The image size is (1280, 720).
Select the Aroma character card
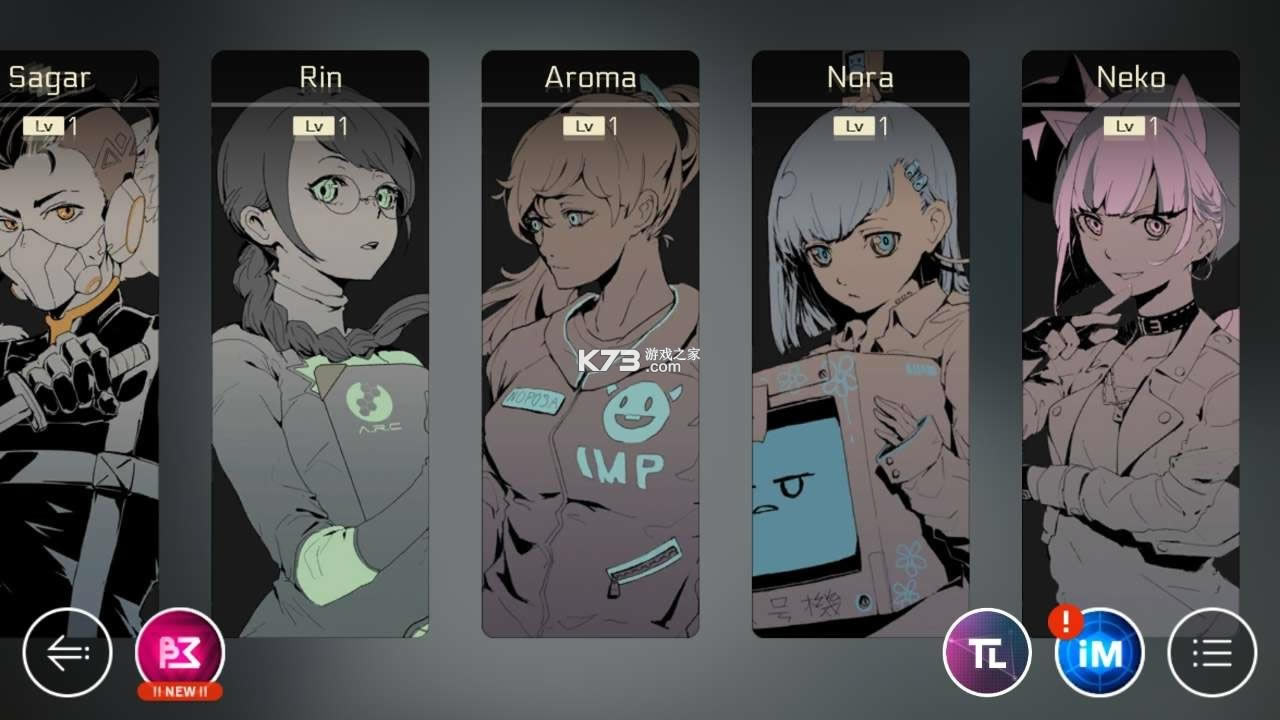590,350
